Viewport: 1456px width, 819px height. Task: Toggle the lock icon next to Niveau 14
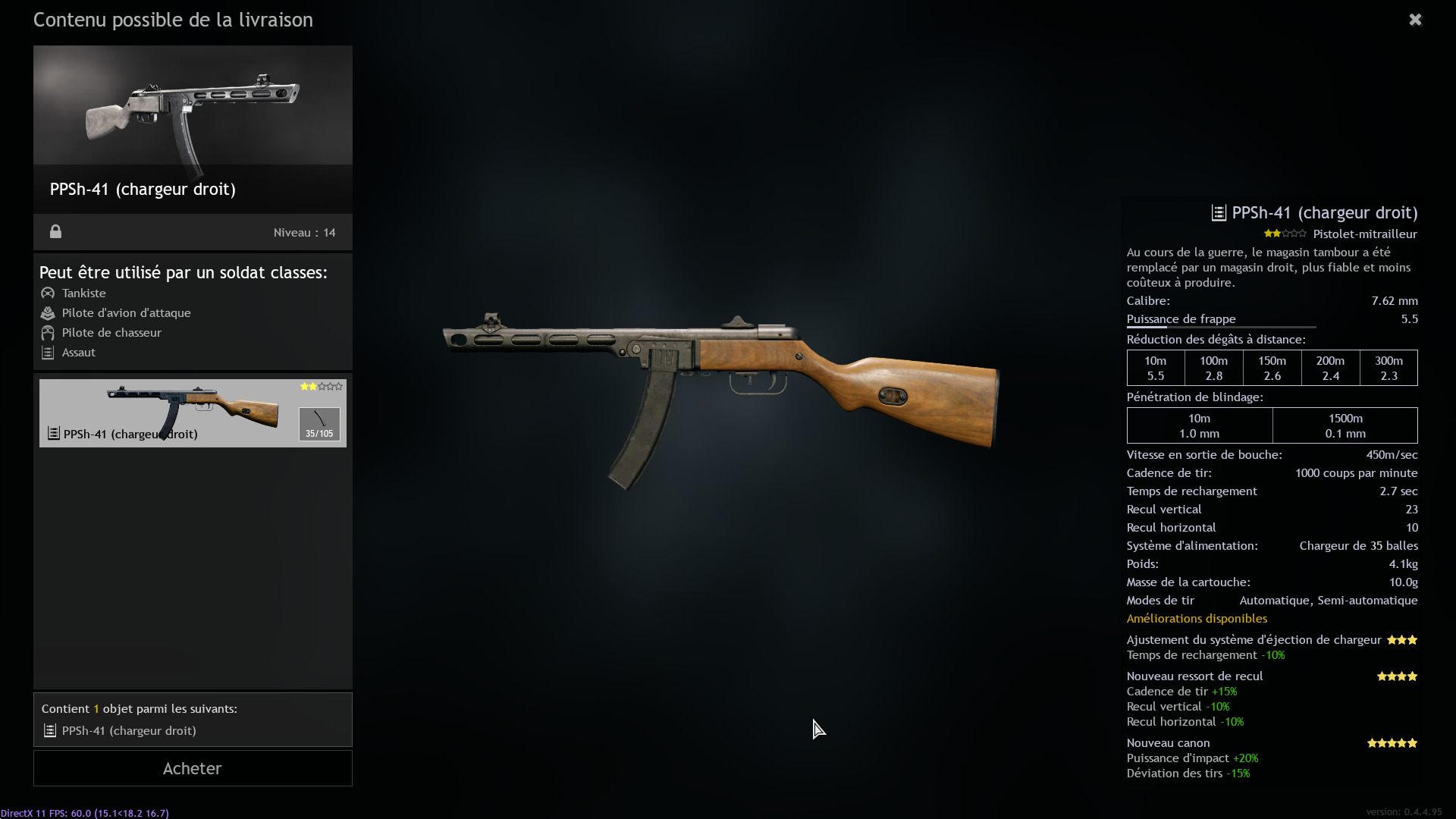coord(55,232)
